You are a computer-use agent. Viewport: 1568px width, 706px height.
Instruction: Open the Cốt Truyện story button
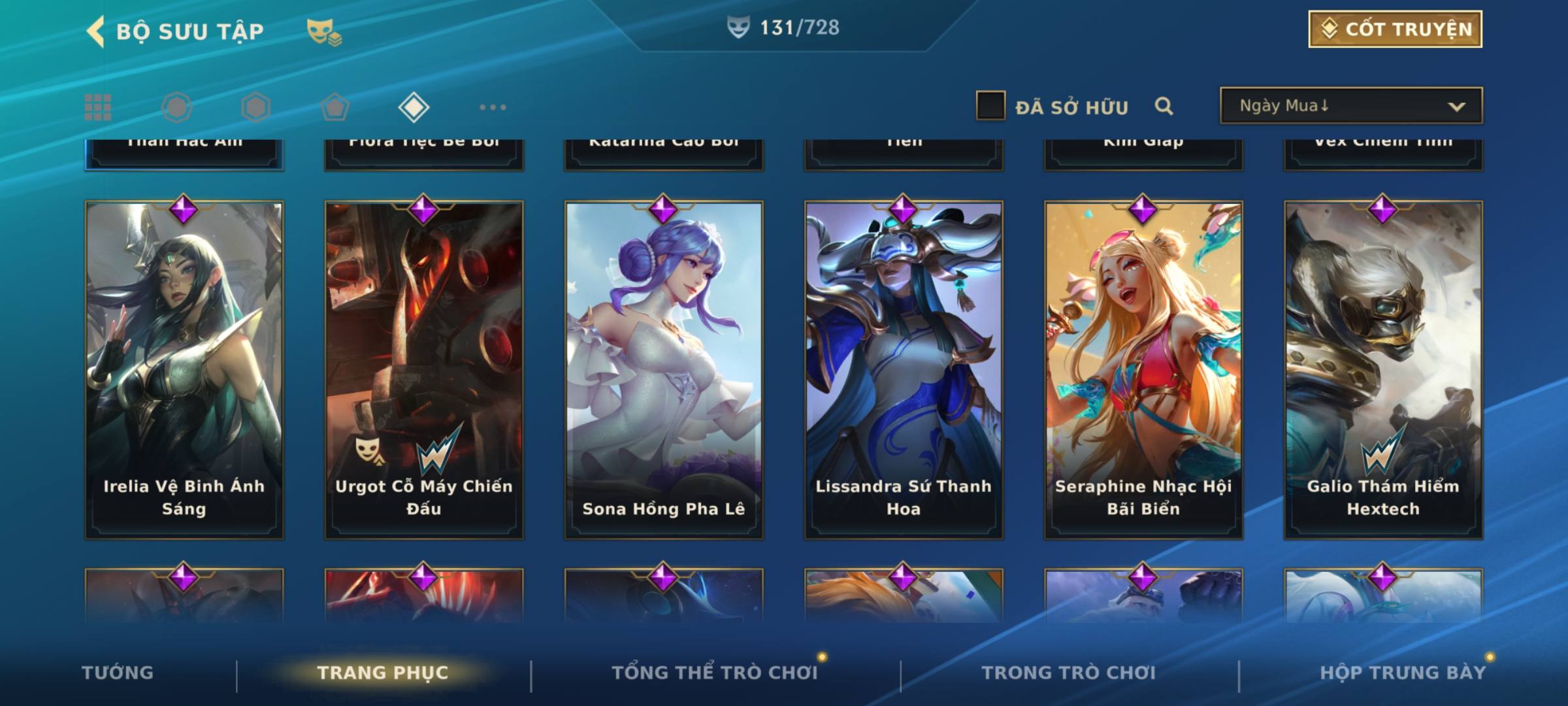pos(1394,29)
